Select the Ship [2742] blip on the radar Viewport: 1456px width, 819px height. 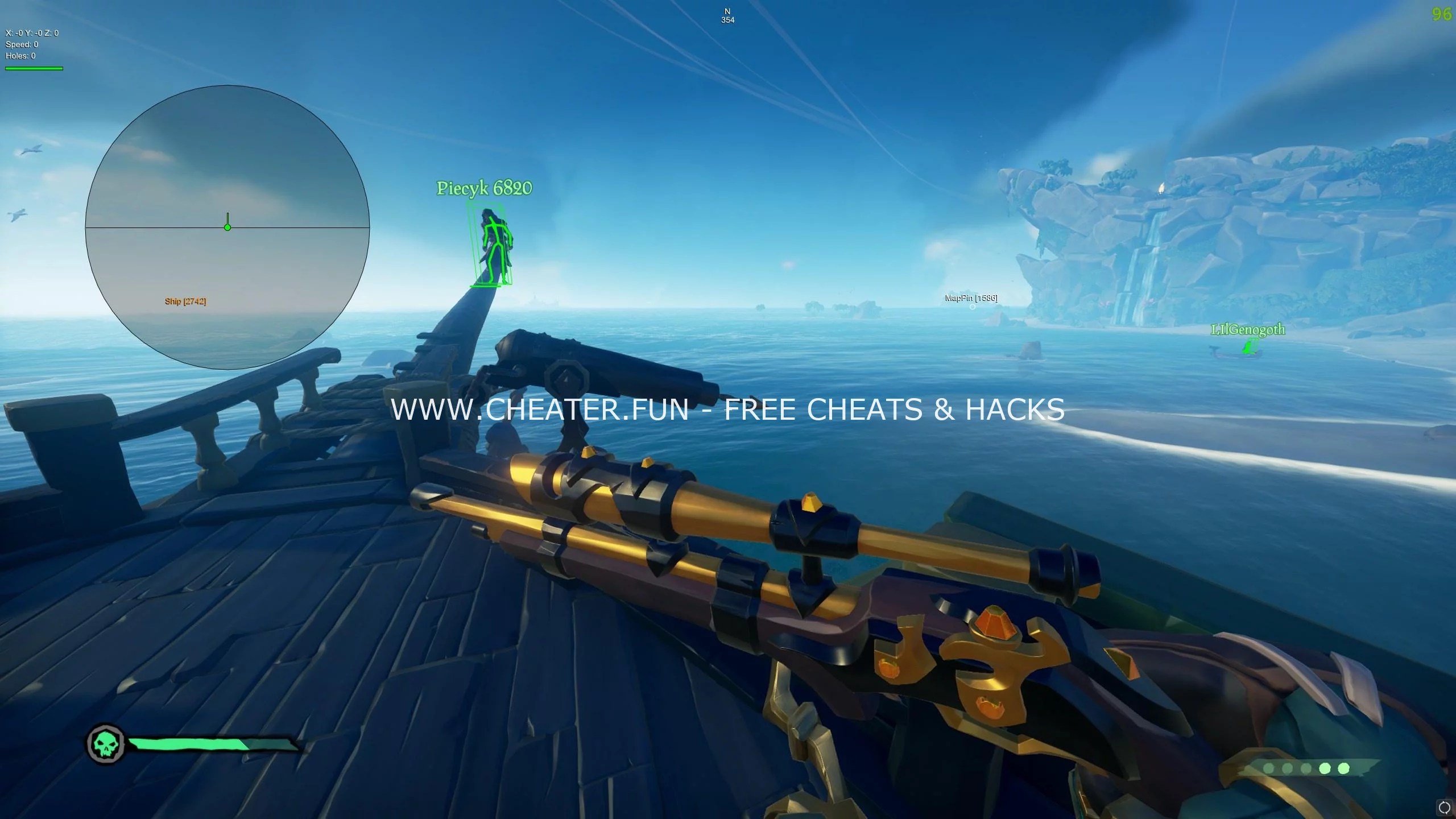186,301
